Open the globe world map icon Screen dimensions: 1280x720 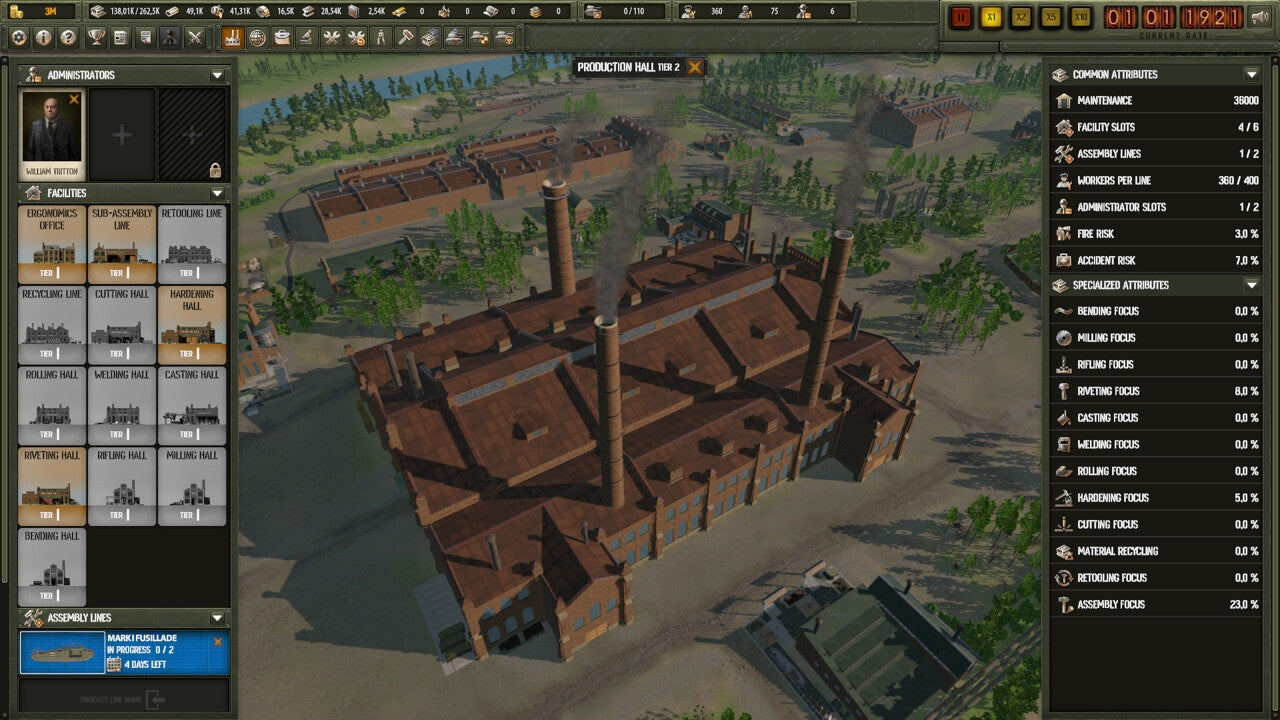[x=259, y=37]
